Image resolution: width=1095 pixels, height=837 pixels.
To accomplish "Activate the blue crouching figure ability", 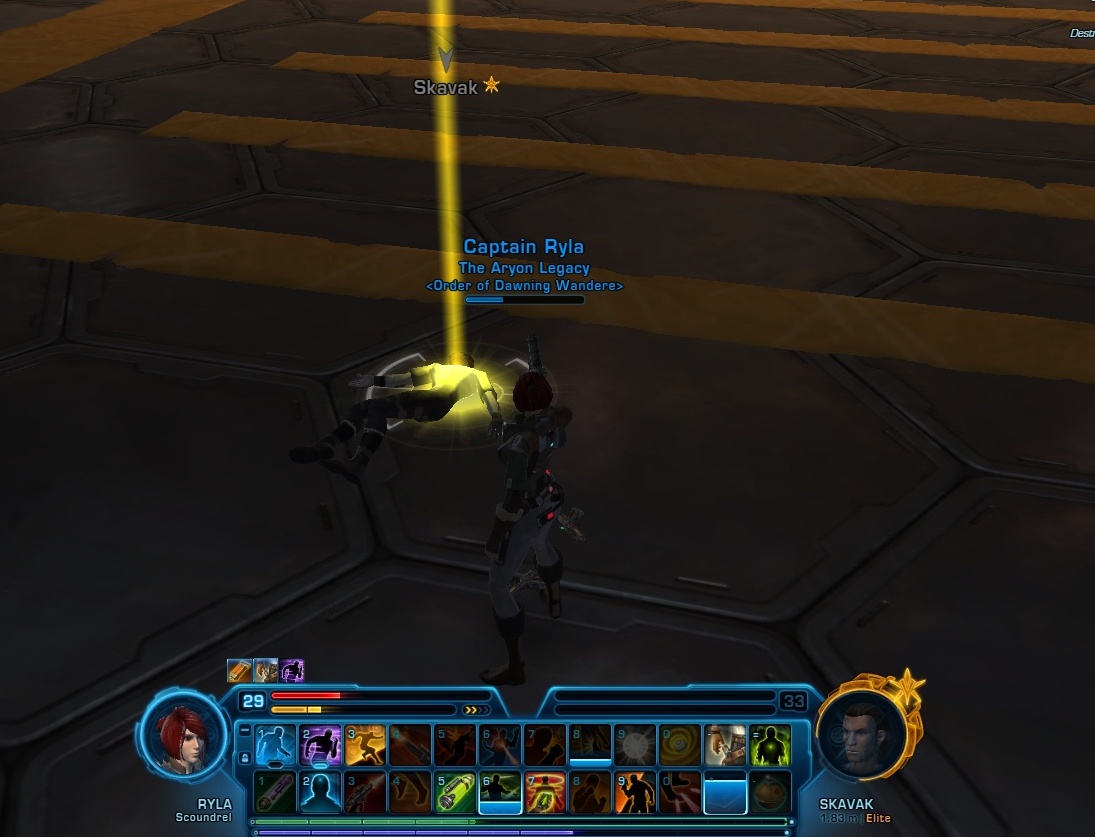I will pyautogui.click(x=275, y=745).
